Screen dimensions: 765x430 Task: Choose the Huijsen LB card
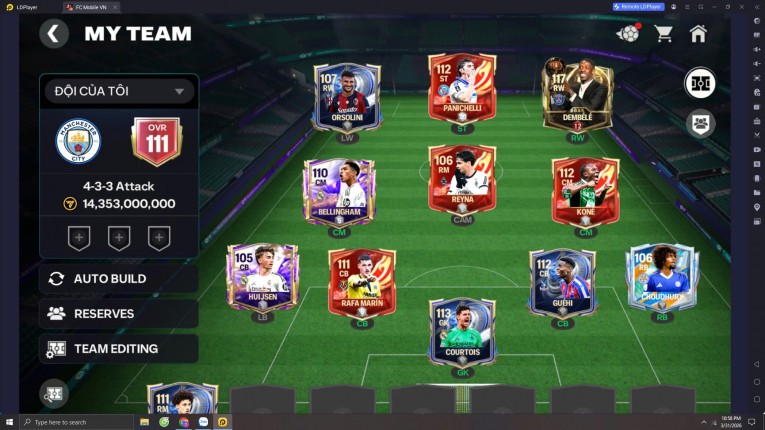(262, 276)
